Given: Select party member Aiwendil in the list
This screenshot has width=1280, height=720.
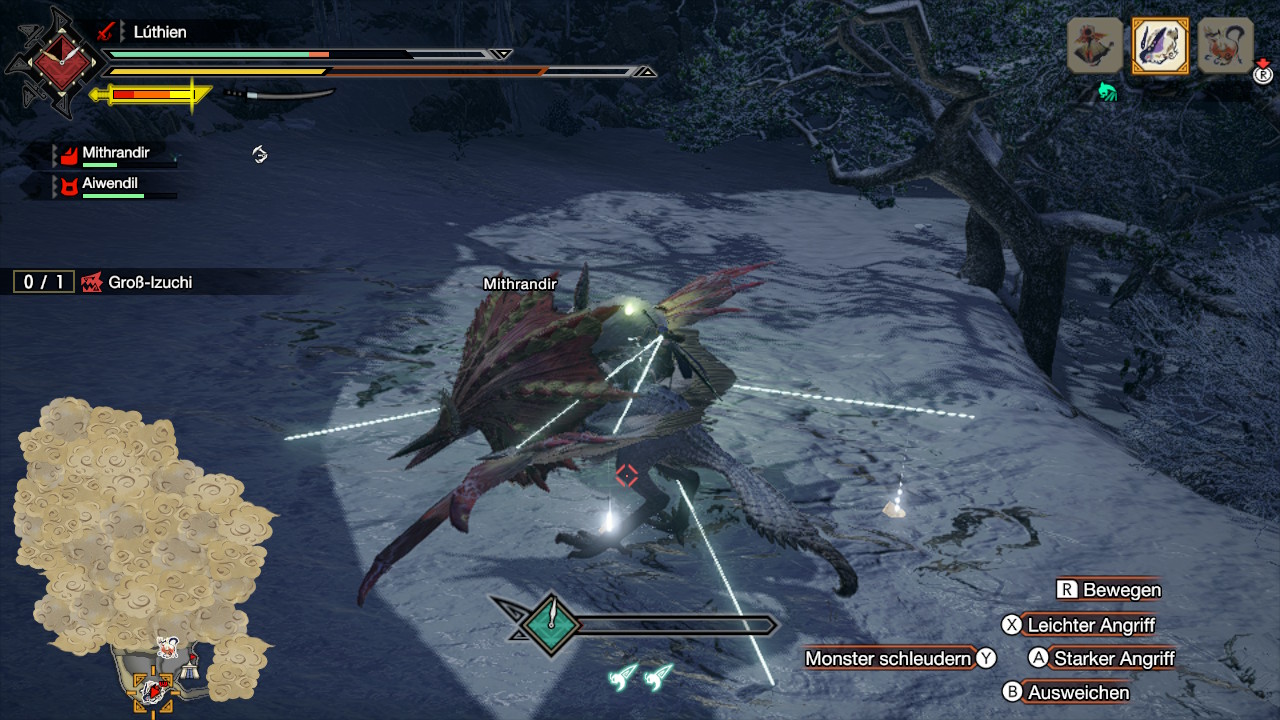Looking at the screenshot, I should (x=110, y=186).
